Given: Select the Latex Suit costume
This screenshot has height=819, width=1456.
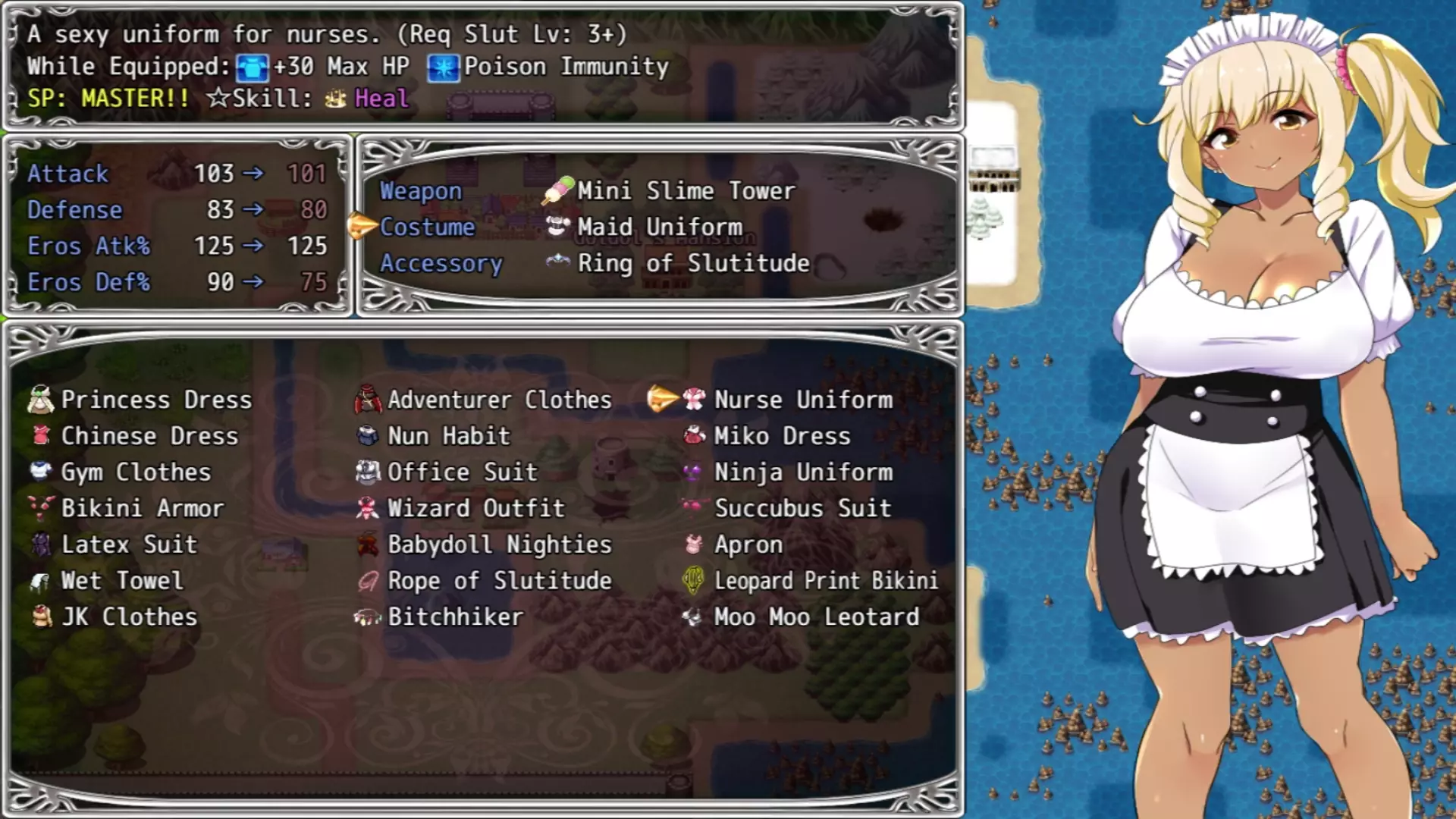Looking at the screenshot, I should [128, 544].
